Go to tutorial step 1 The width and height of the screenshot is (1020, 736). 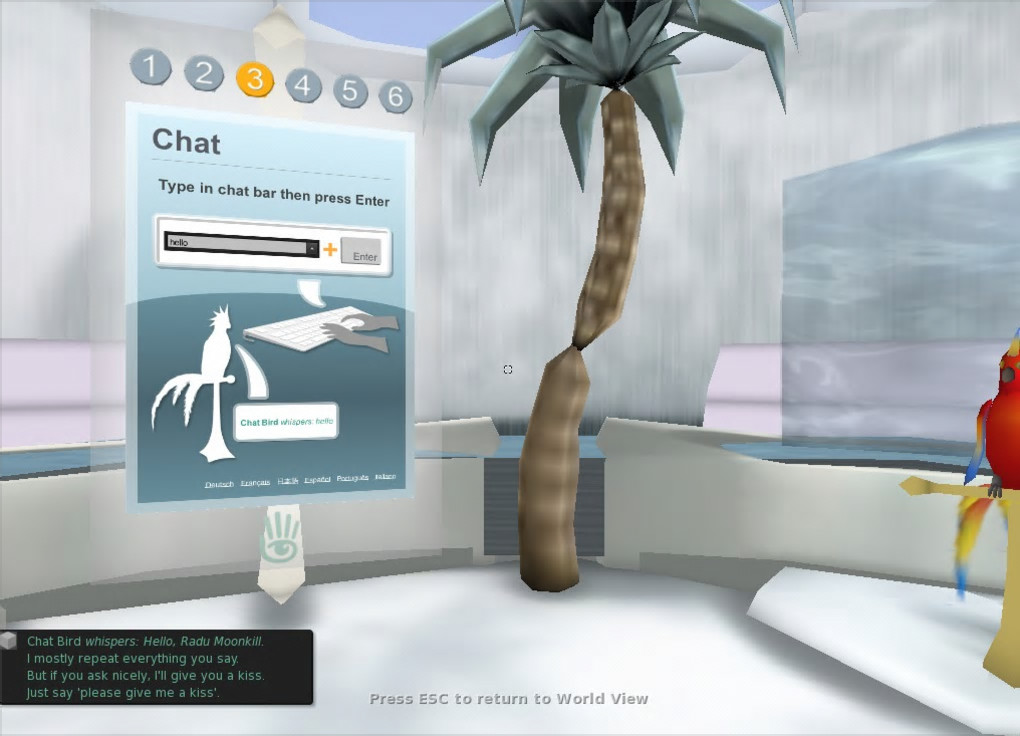coord(151,68)
